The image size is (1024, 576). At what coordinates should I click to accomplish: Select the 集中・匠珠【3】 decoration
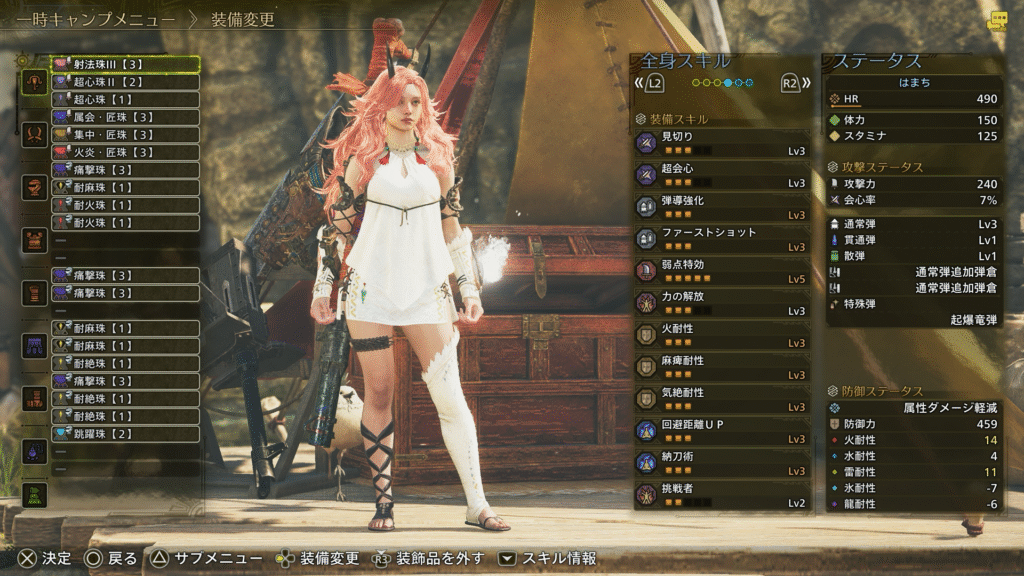point(125,135)
